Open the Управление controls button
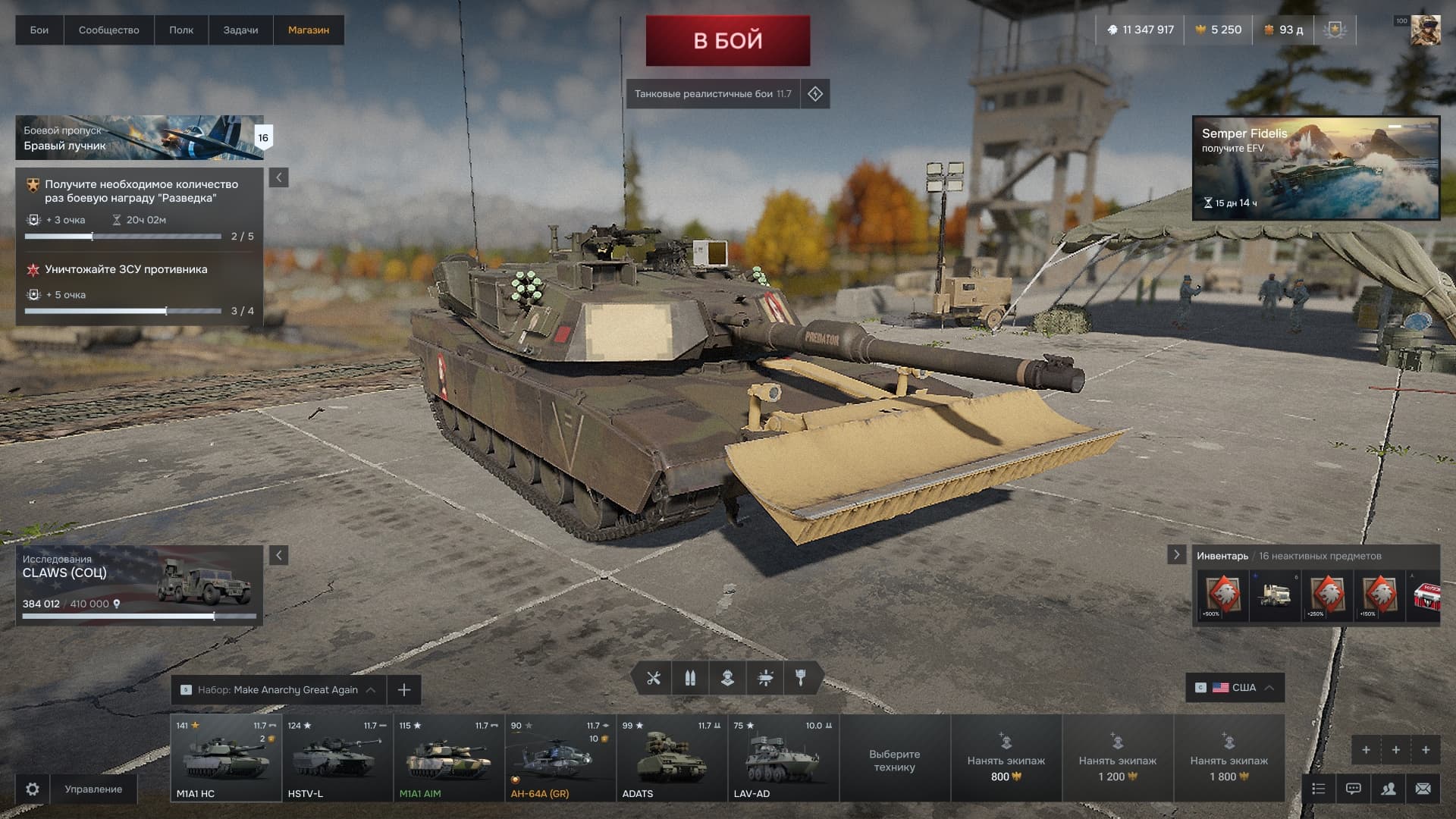 point(93,789)
